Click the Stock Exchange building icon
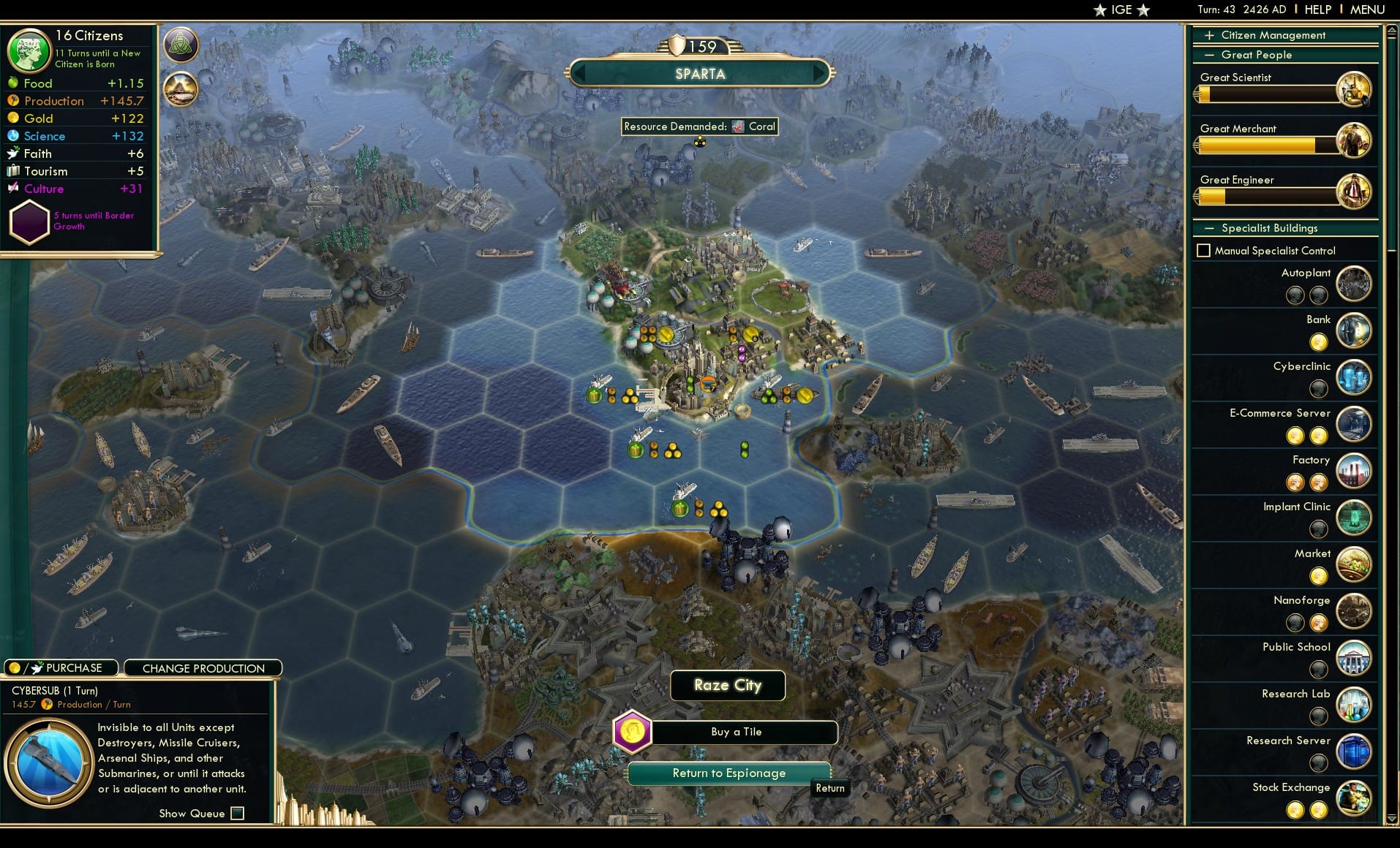Screen dimensions: 1400x848 tap(1355, 798)
